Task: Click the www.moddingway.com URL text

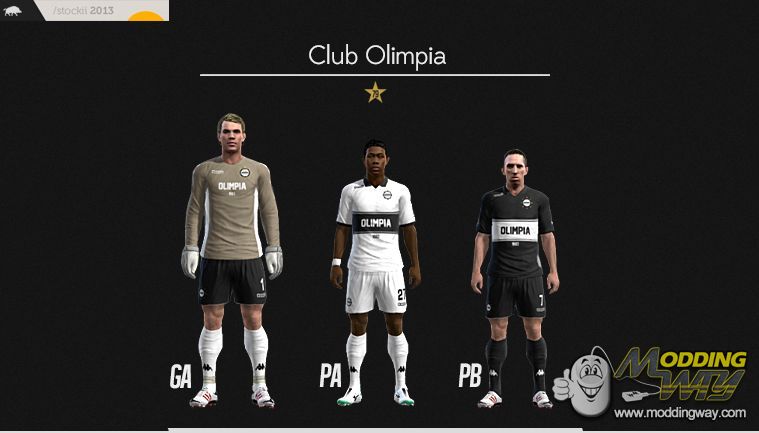Action: pyautogui.click(x=680, y=412)
